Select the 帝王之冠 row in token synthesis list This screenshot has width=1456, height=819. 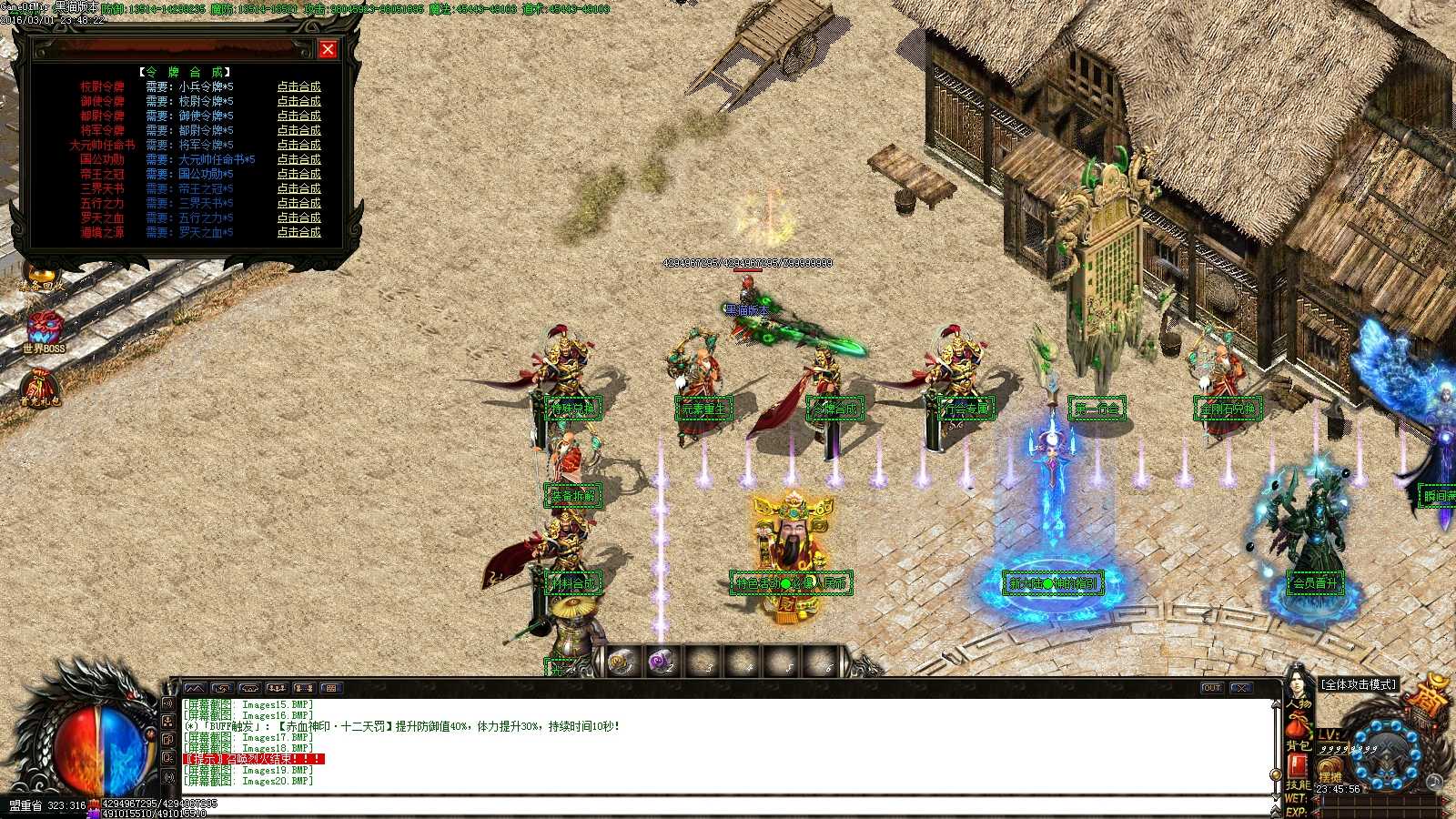click(x=100, y=174)
